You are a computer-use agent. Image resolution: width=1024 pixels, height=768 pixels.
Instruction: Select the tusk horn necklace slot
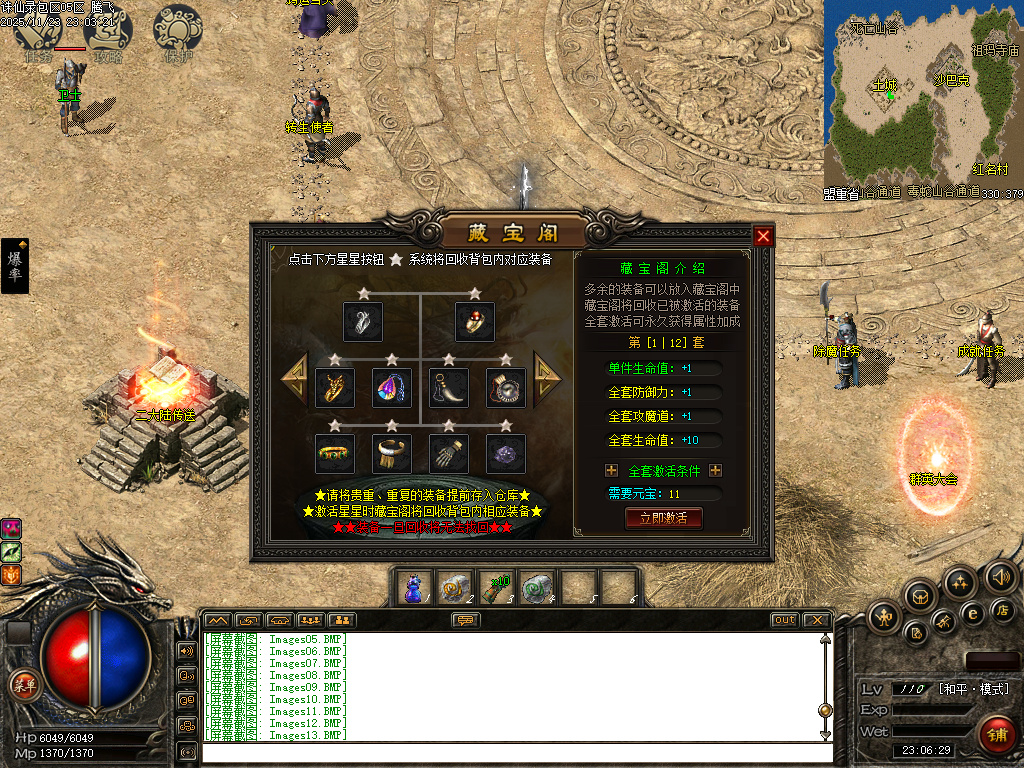[448, 387]
